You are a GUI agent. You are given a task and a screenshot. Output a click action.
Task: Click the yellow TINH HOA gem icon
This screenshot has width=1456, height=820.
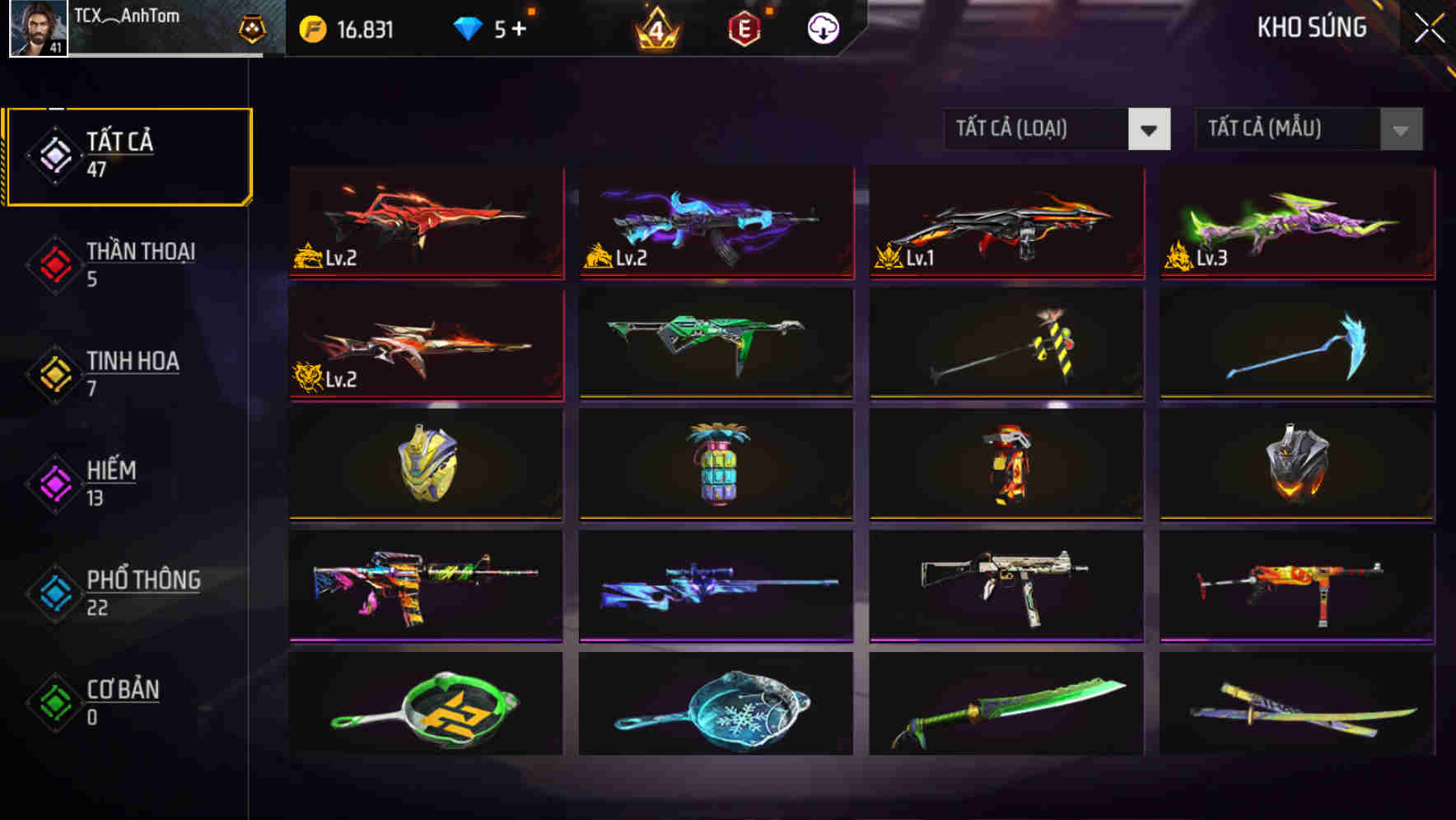(54, 373)
